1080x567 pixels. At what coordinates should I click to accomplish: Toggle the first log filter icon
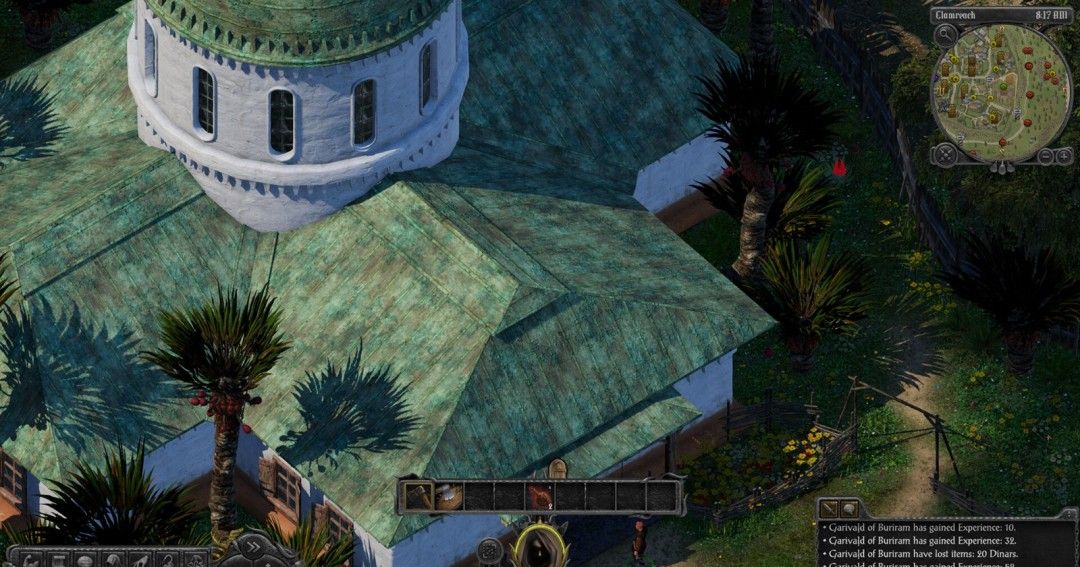829,509
